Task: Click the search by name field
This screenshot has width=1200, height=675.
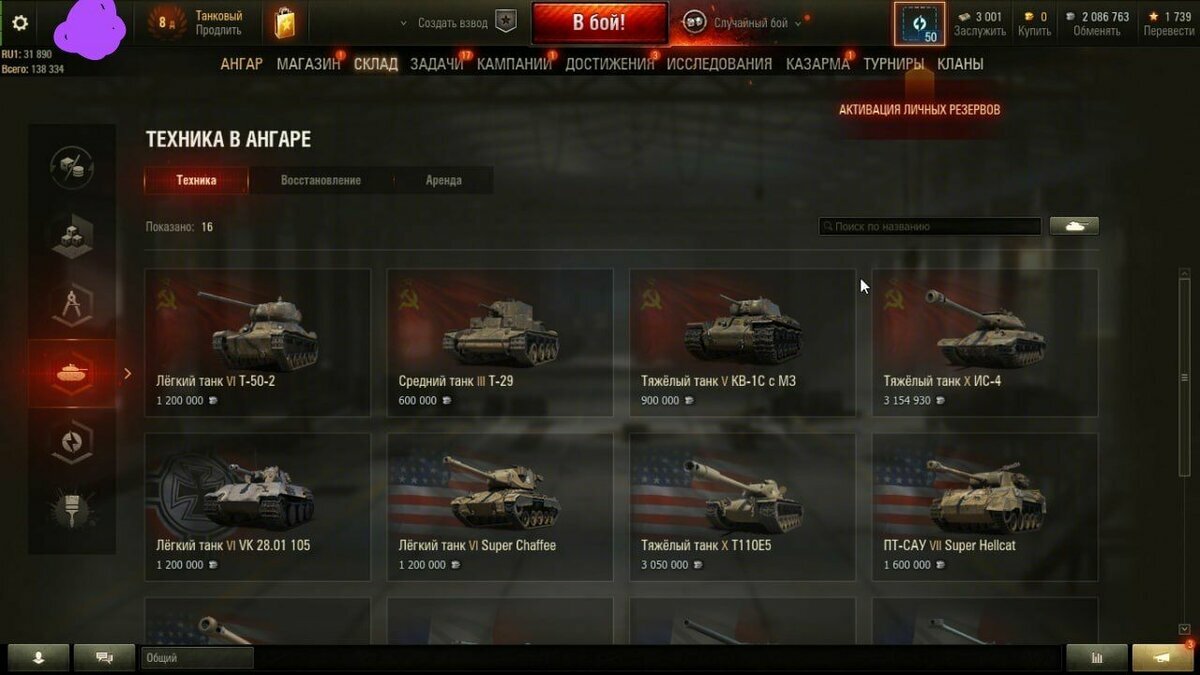Action: coord(930,227)
